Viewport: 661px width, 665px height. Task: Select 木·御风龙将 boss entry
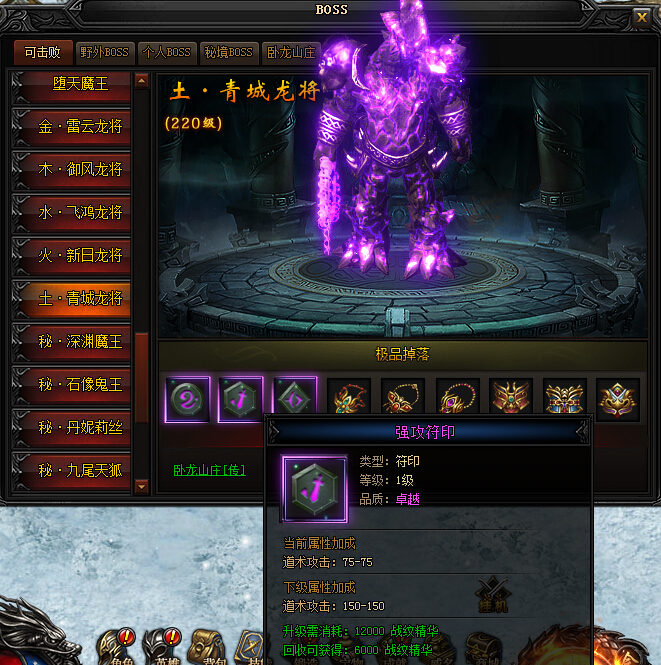point(73,170)
